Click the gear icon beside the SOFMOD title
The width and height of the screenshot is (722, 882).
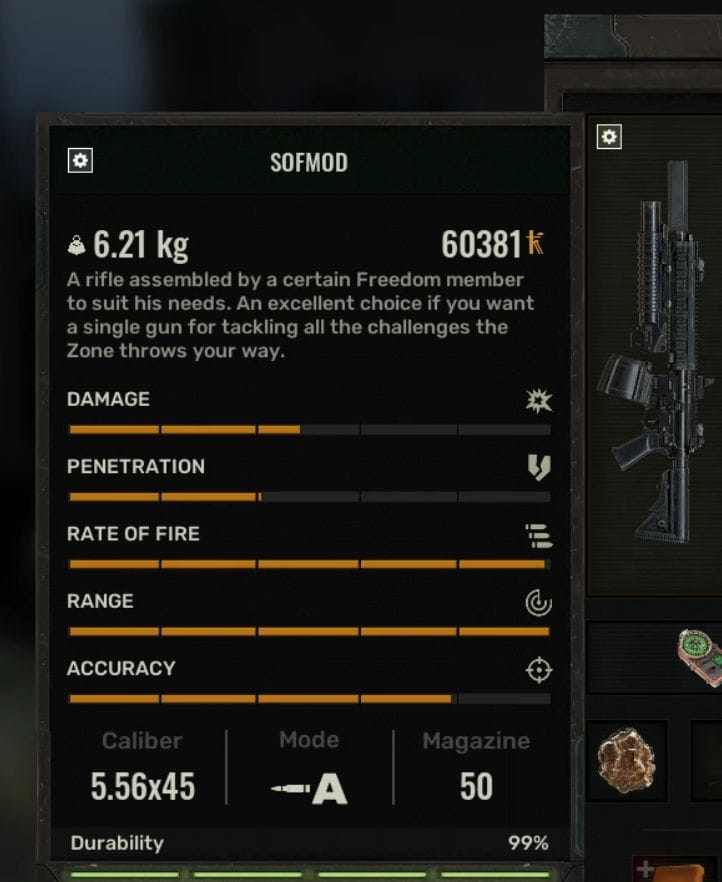click(x=80, y=160)
